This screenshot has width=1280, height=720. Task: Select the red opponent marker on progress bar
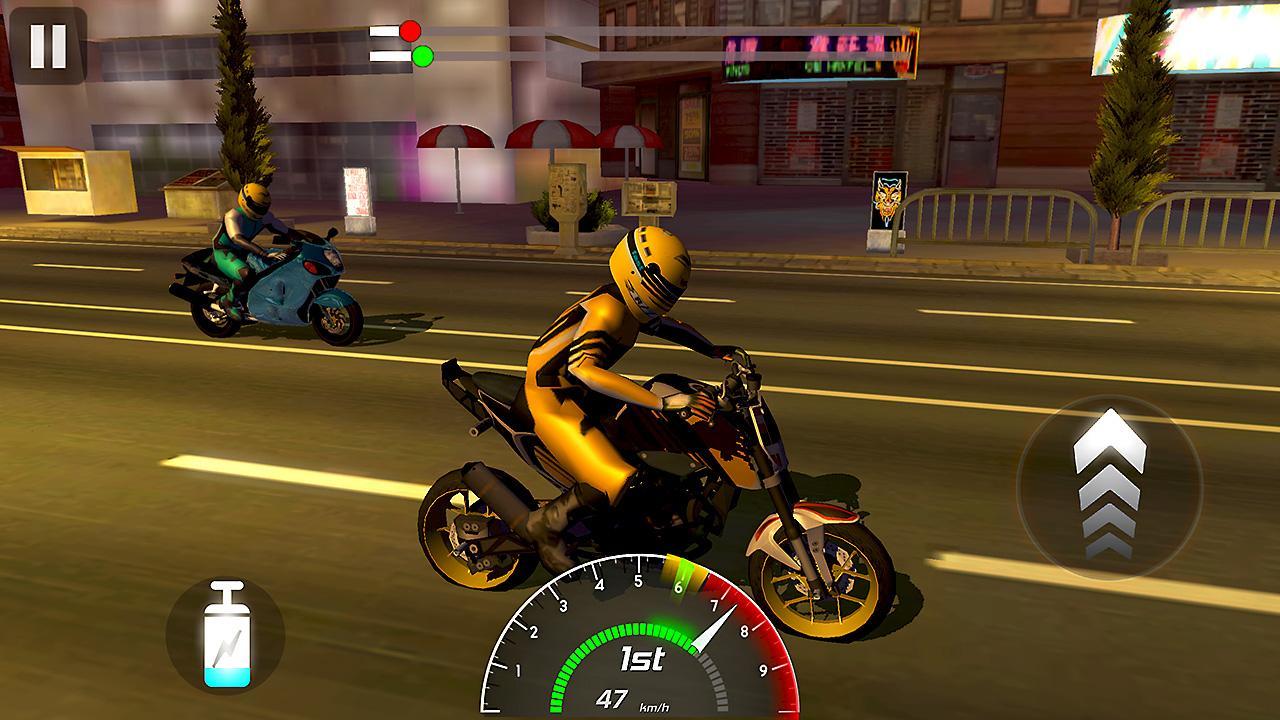408,31
